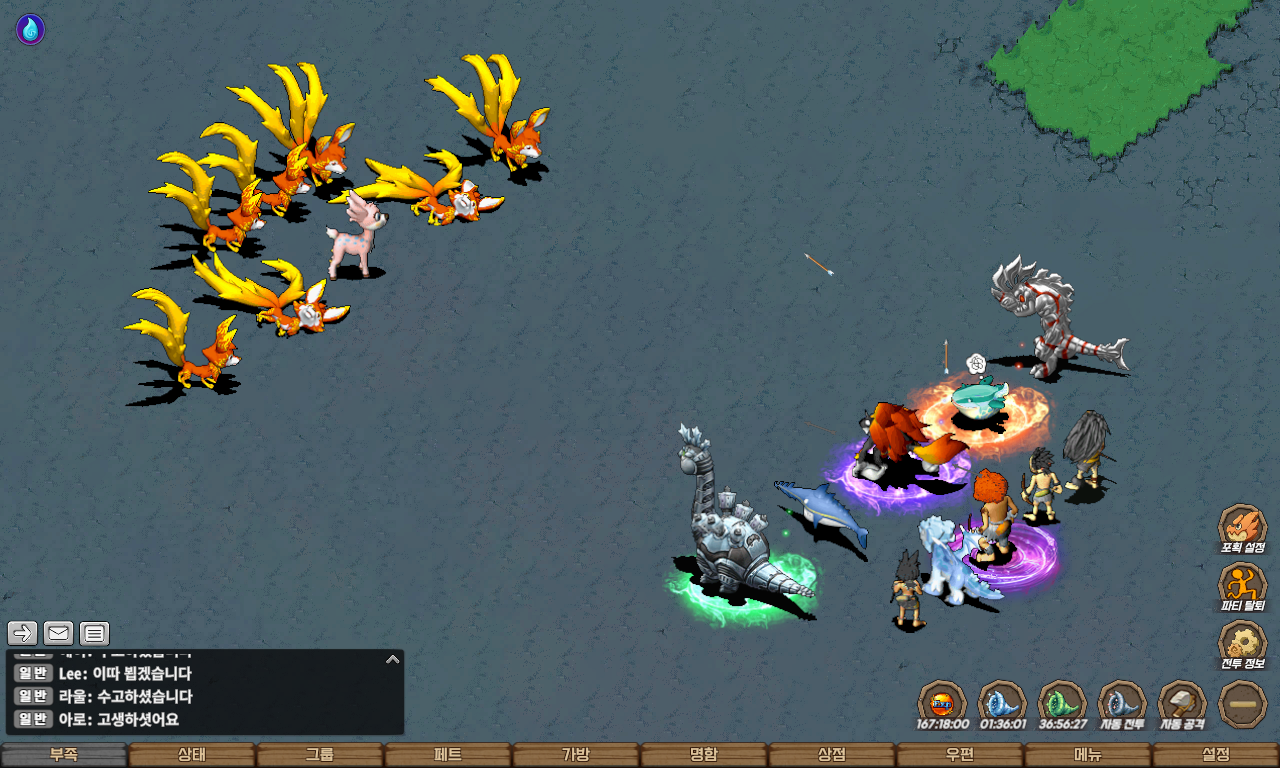Open the chat envelope message button
Viewport: 1280px width, 768px height.
coord(59,633)
